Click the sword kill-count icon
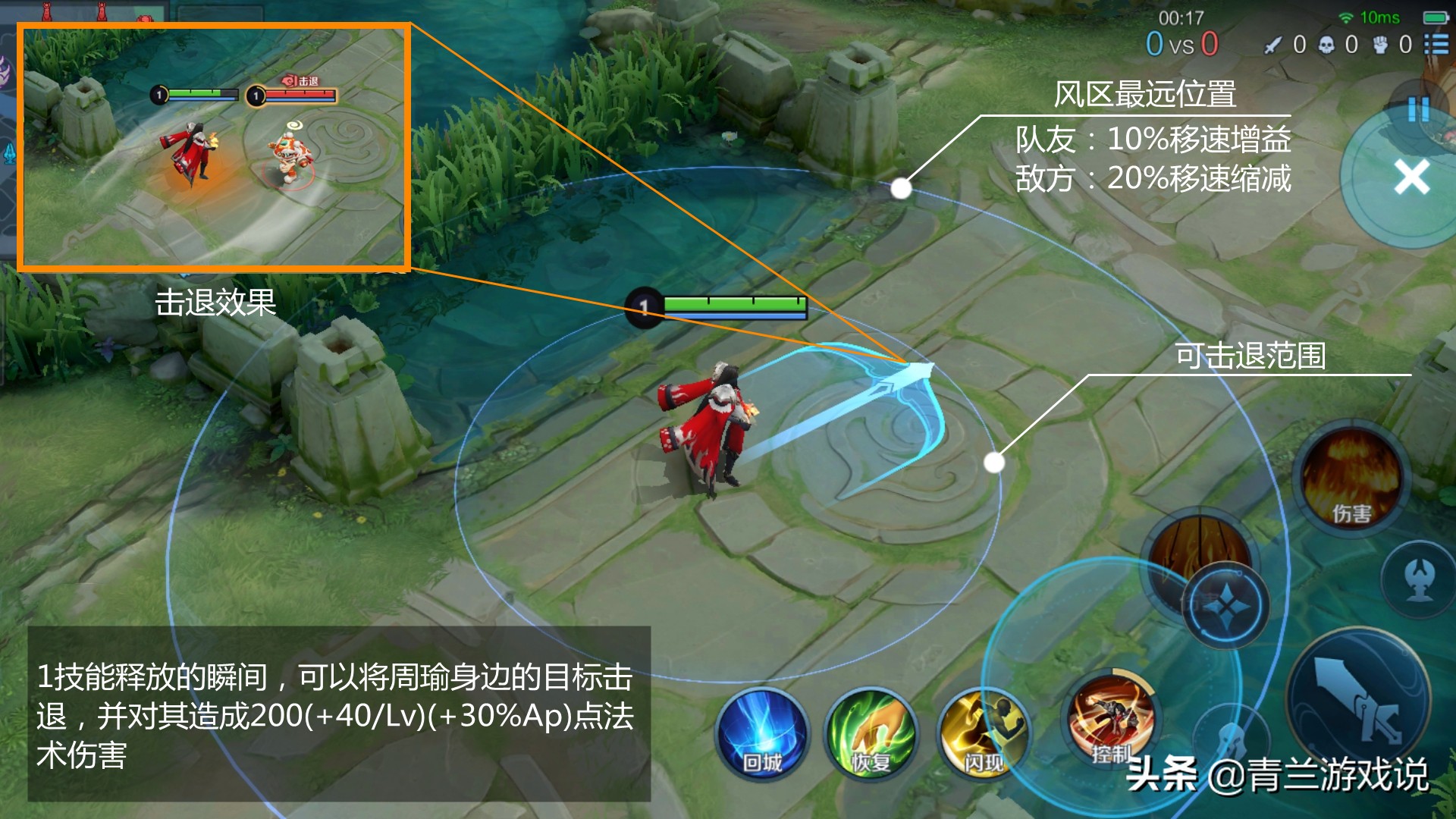This screenshot has width=1456, height=819. (x=1272, y=45)
